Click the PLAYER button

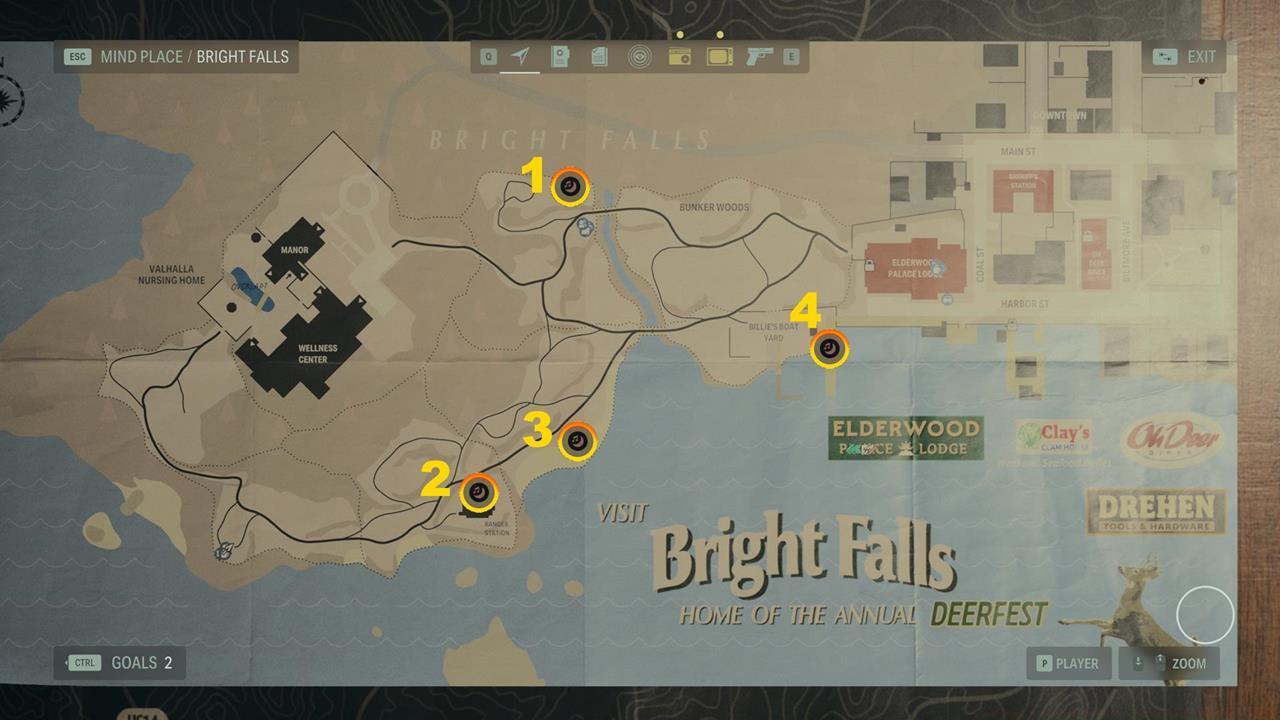[x=1069, y=663]
